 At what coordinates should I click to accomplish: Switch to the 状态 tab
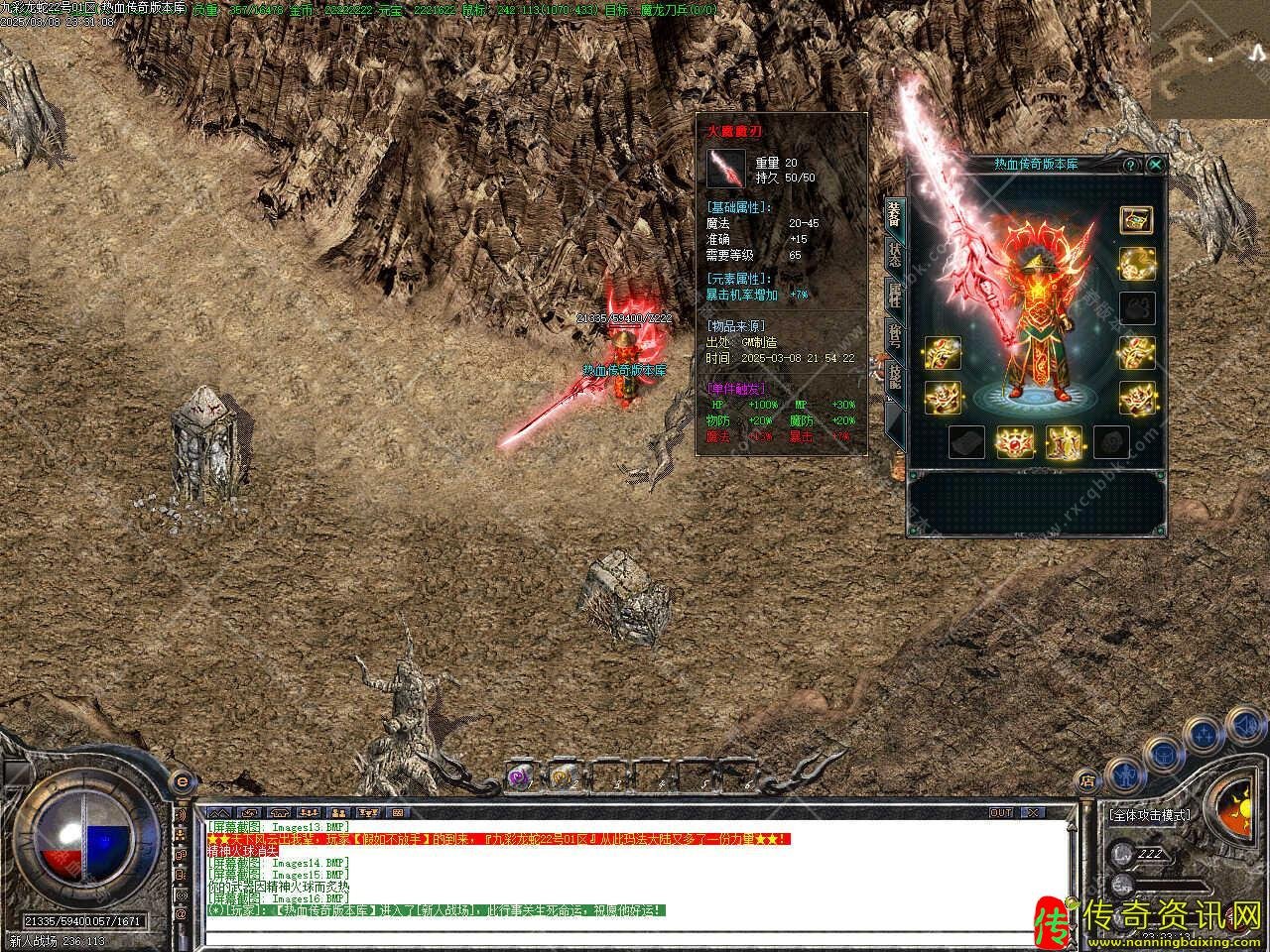coord(894,254)
